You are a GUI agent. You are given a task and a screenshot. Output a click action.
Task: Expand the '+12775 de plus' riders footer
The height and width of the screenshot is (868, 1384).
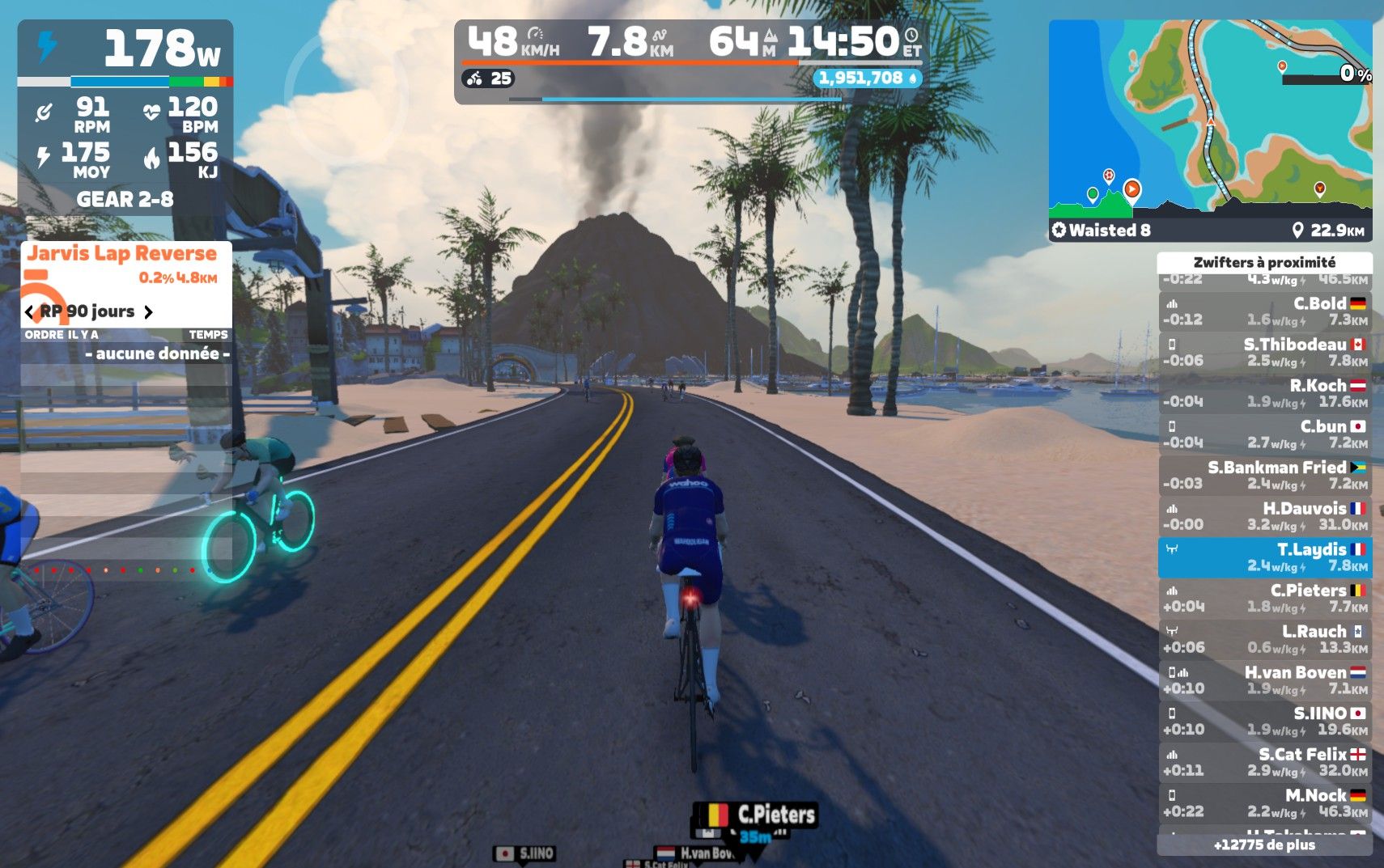pos(1264,845)
